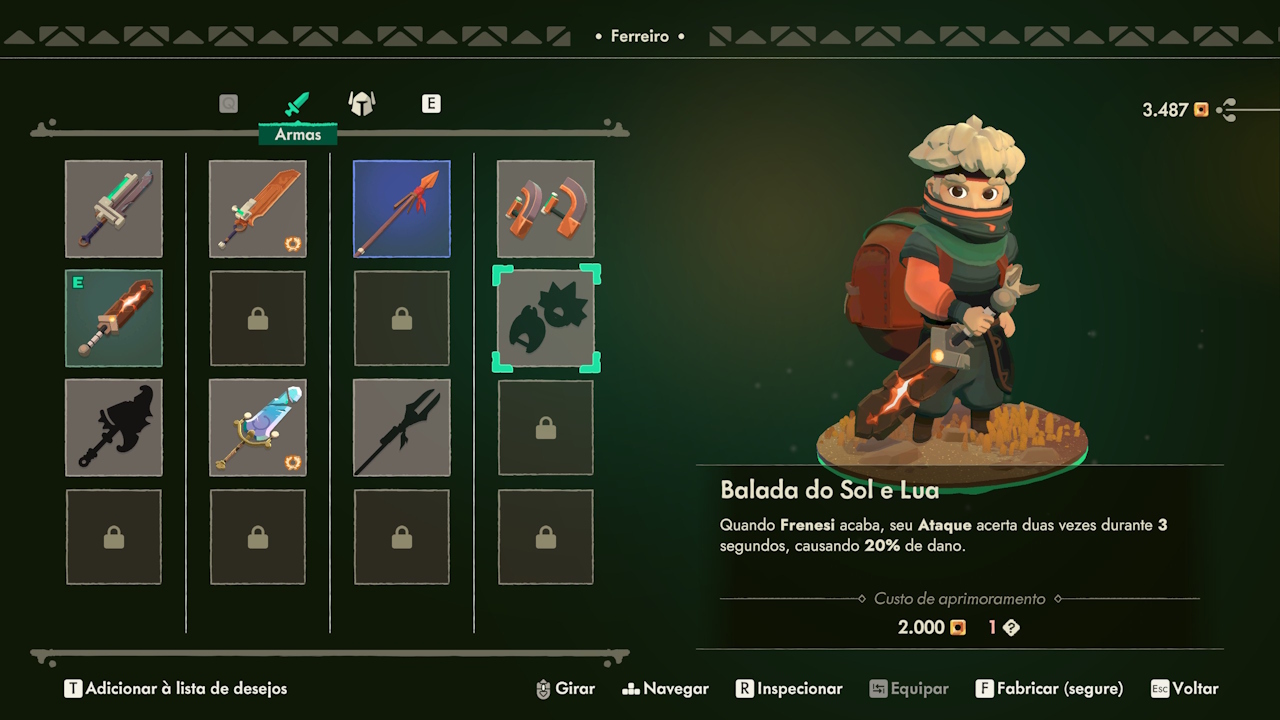Switch to the helmet armor tab
The width and height of the screenshot is (1280, 720).
pos(361,103)
